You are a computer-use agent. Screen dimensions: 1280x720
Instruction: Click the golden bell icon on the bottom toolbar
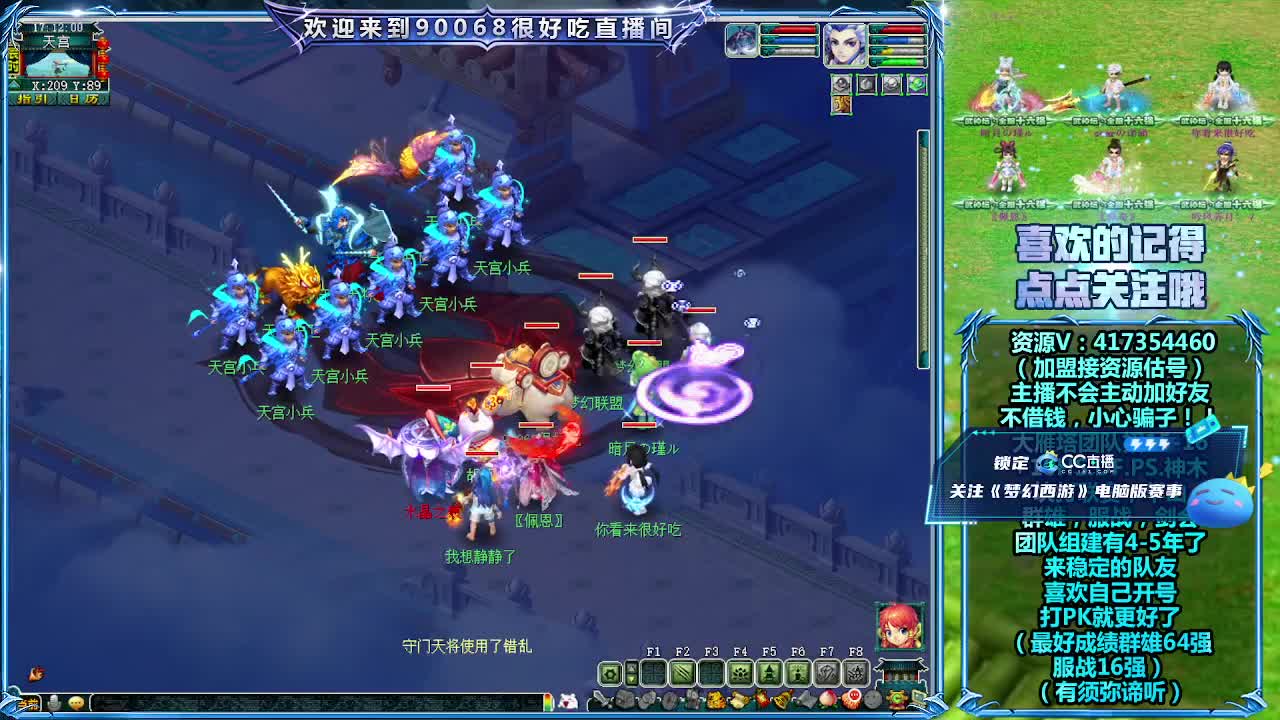point(782,699)
